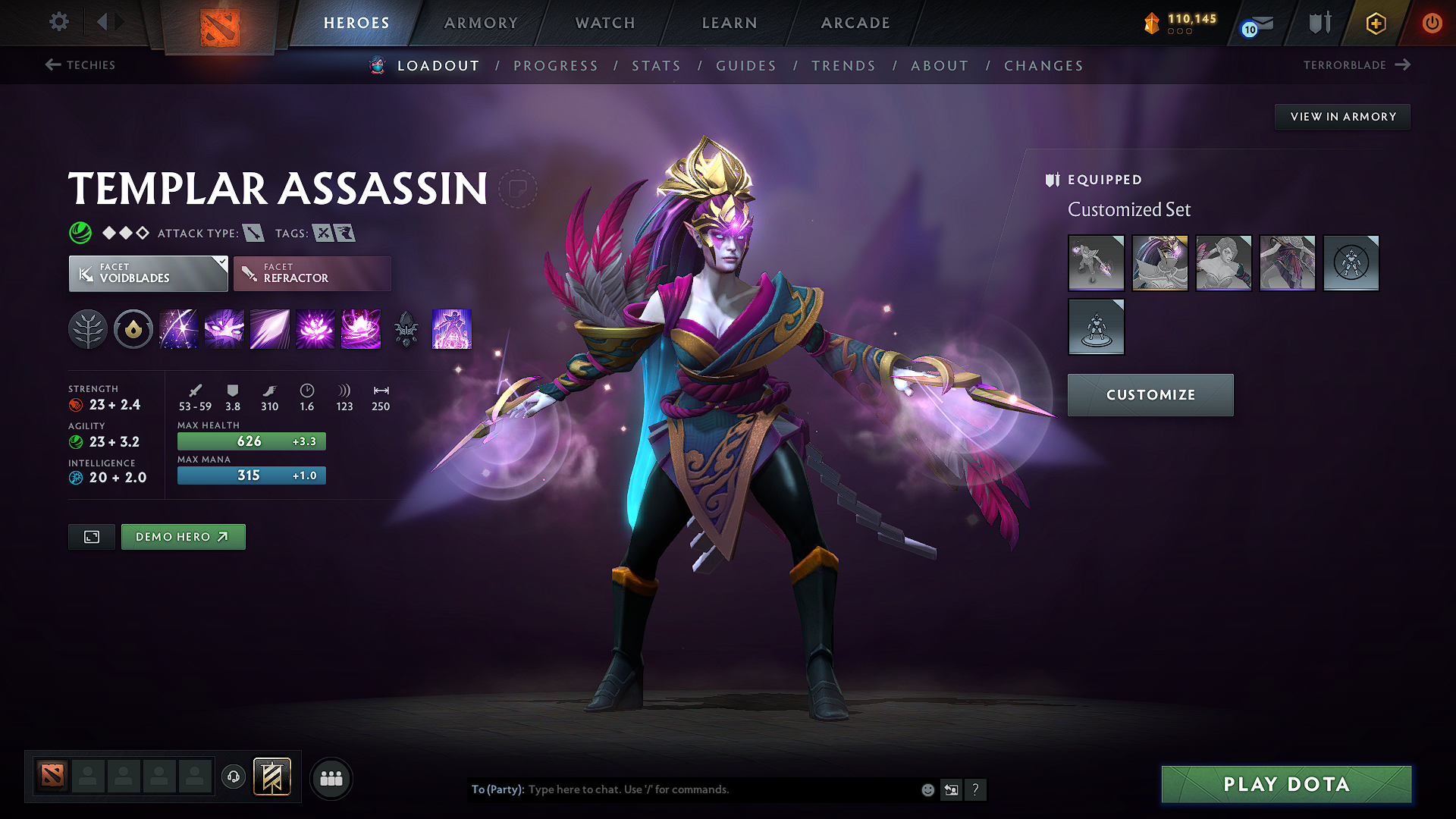Toggle the Refractor facet selection
The height and width of the screenshot is (819, 1456).
(x=312, y=273)
